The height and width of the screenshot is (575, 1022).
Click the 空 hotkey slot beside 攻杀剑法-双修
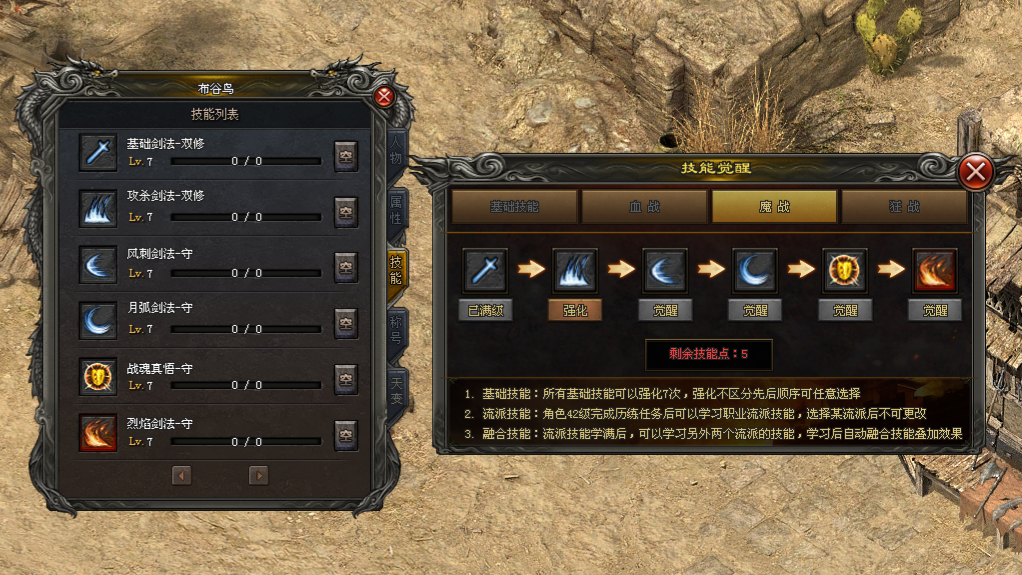tap(346, 212)
